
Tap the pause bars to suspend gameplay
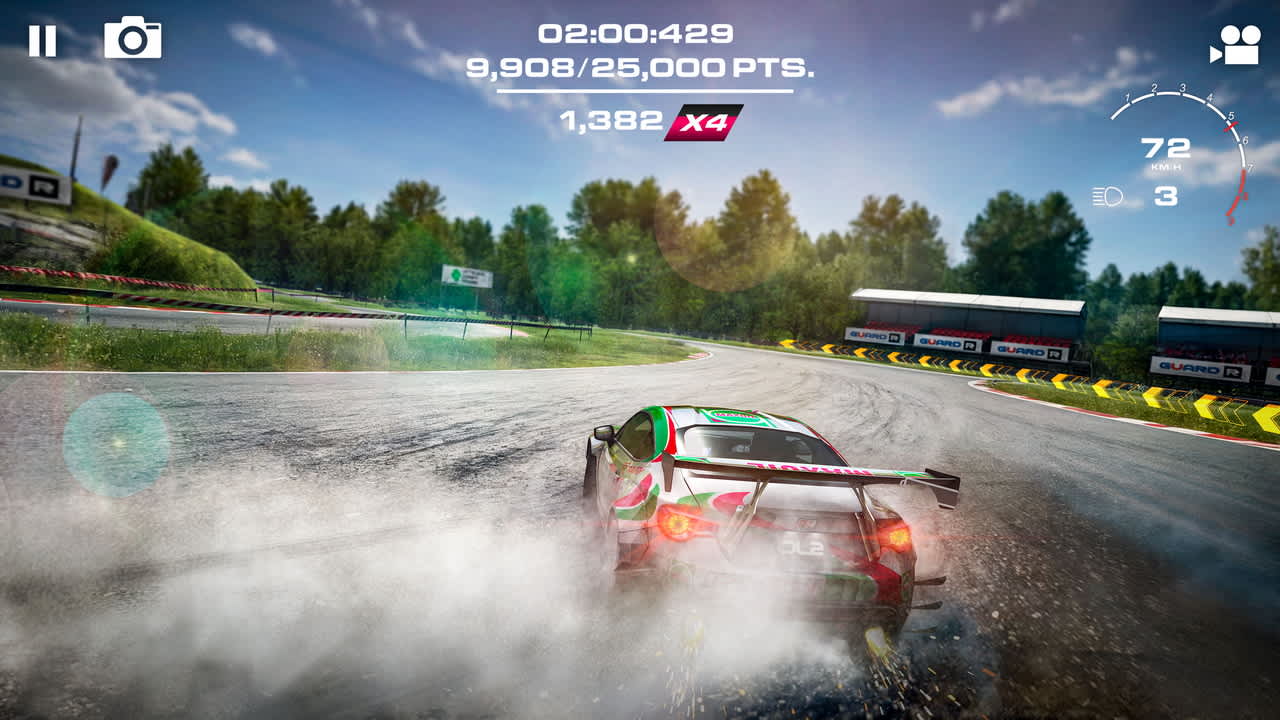pyautogui.click(x=42, y=41)
